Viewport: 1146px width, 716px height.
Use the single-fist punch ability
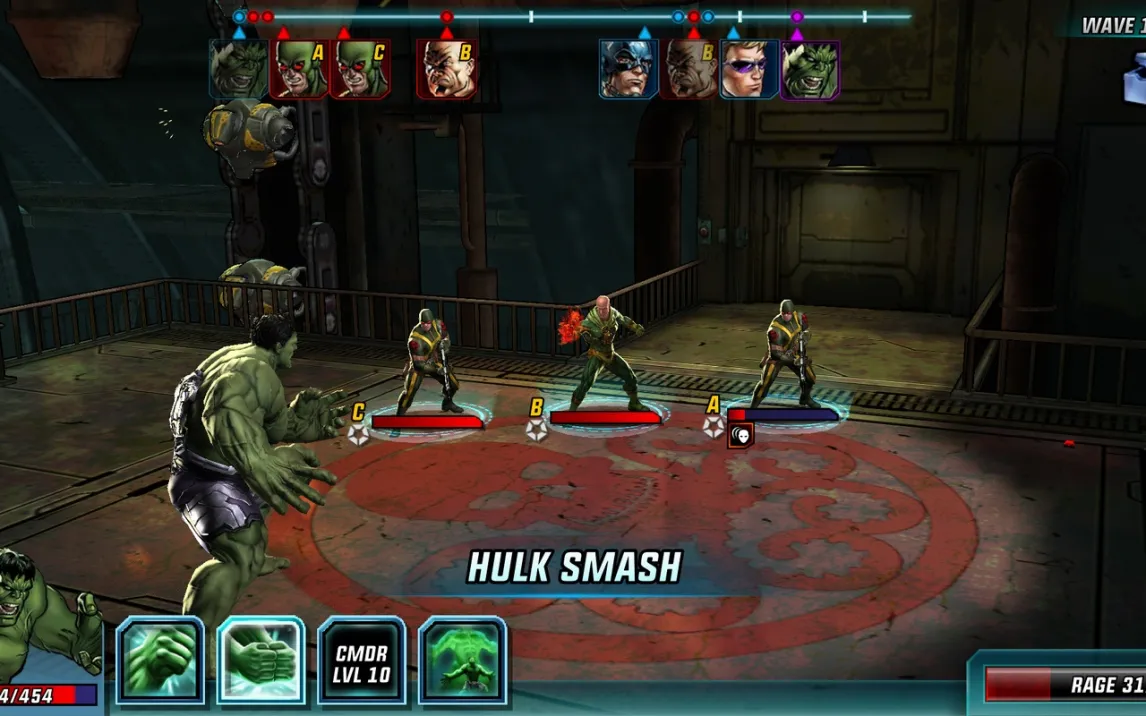click(x=160, y=660)
